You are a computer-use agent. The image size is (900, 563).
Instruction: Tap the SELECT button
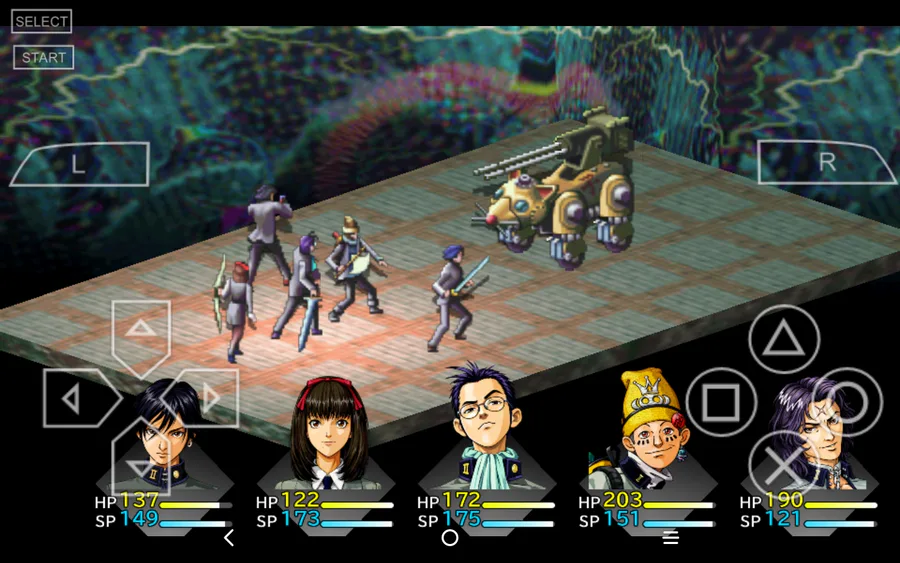[41, 22]
